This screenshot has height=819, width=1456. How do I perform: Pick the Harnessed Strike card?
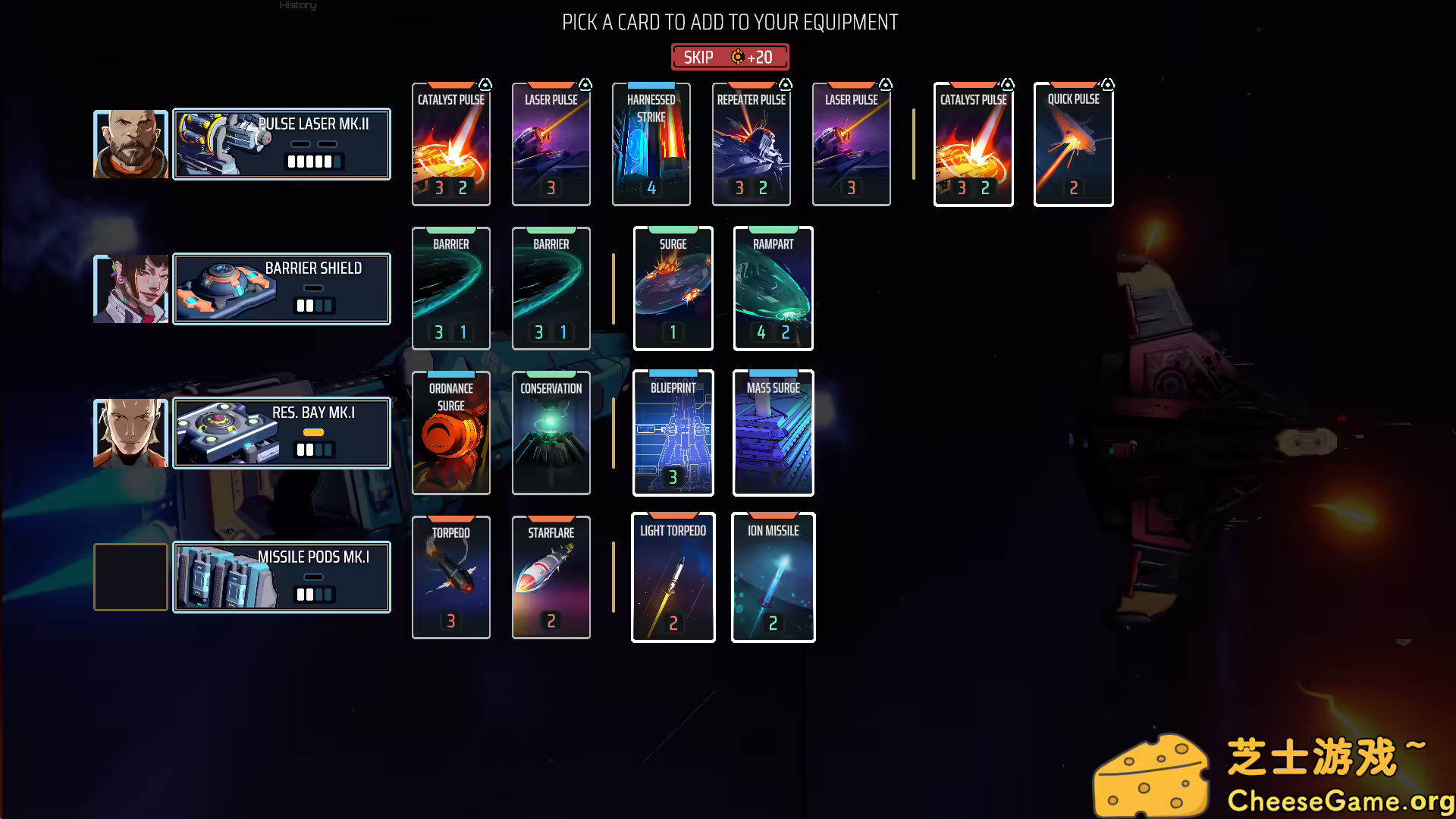point(651,144)
